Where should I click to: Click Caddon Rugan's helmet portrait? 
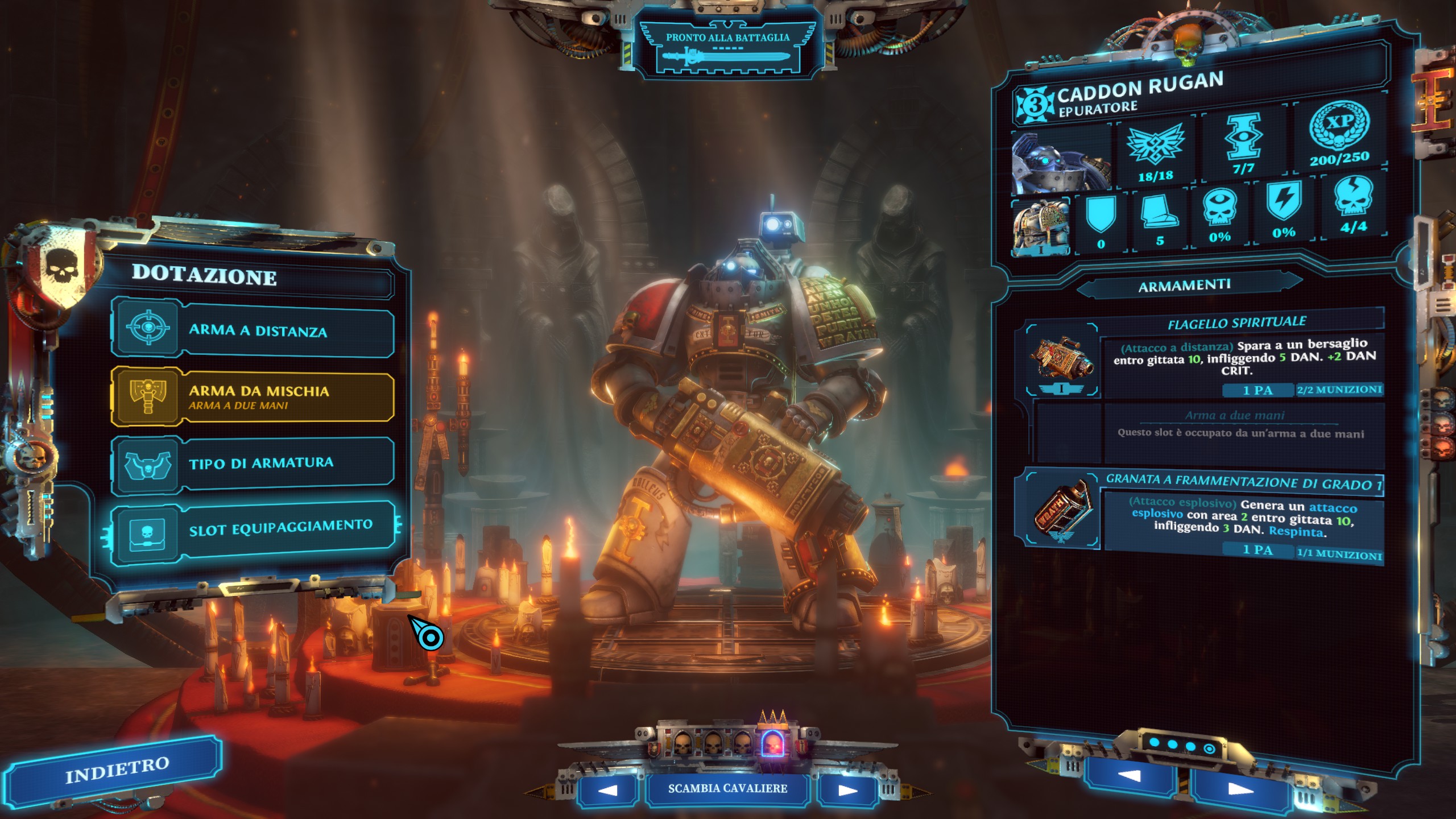(x=1061, y=162)
